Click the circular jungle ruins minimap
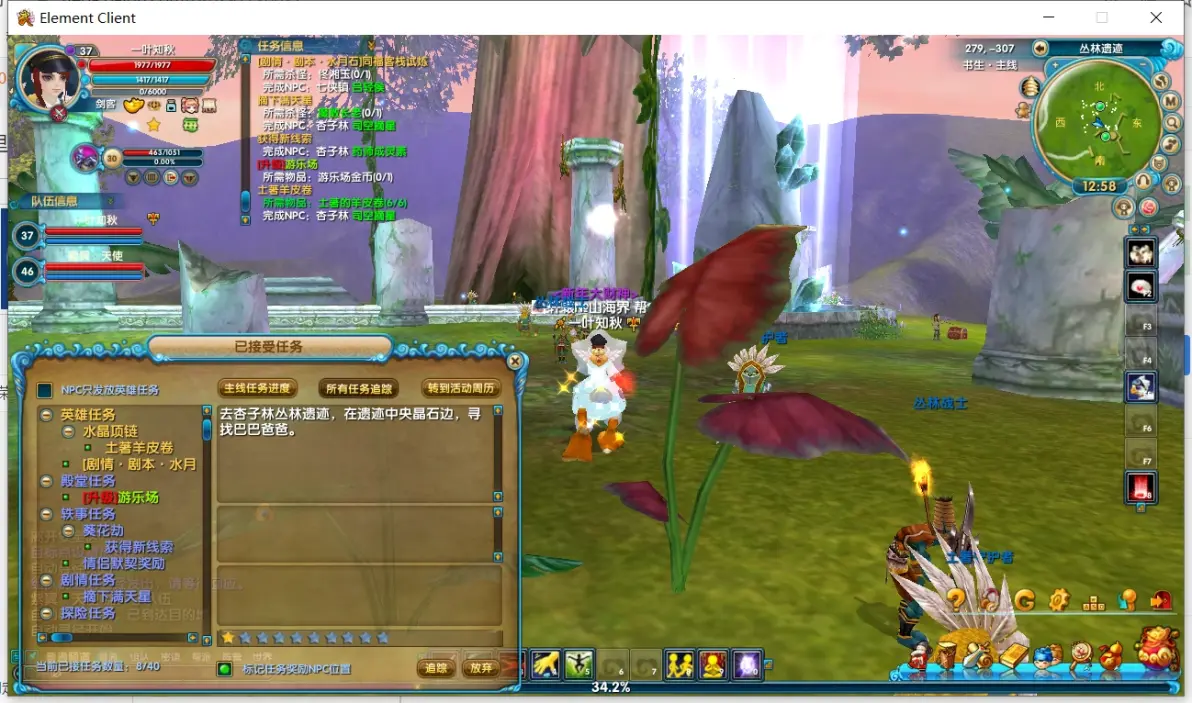Viewport: 1192px width, 703px height. [x=1098, y=122]
